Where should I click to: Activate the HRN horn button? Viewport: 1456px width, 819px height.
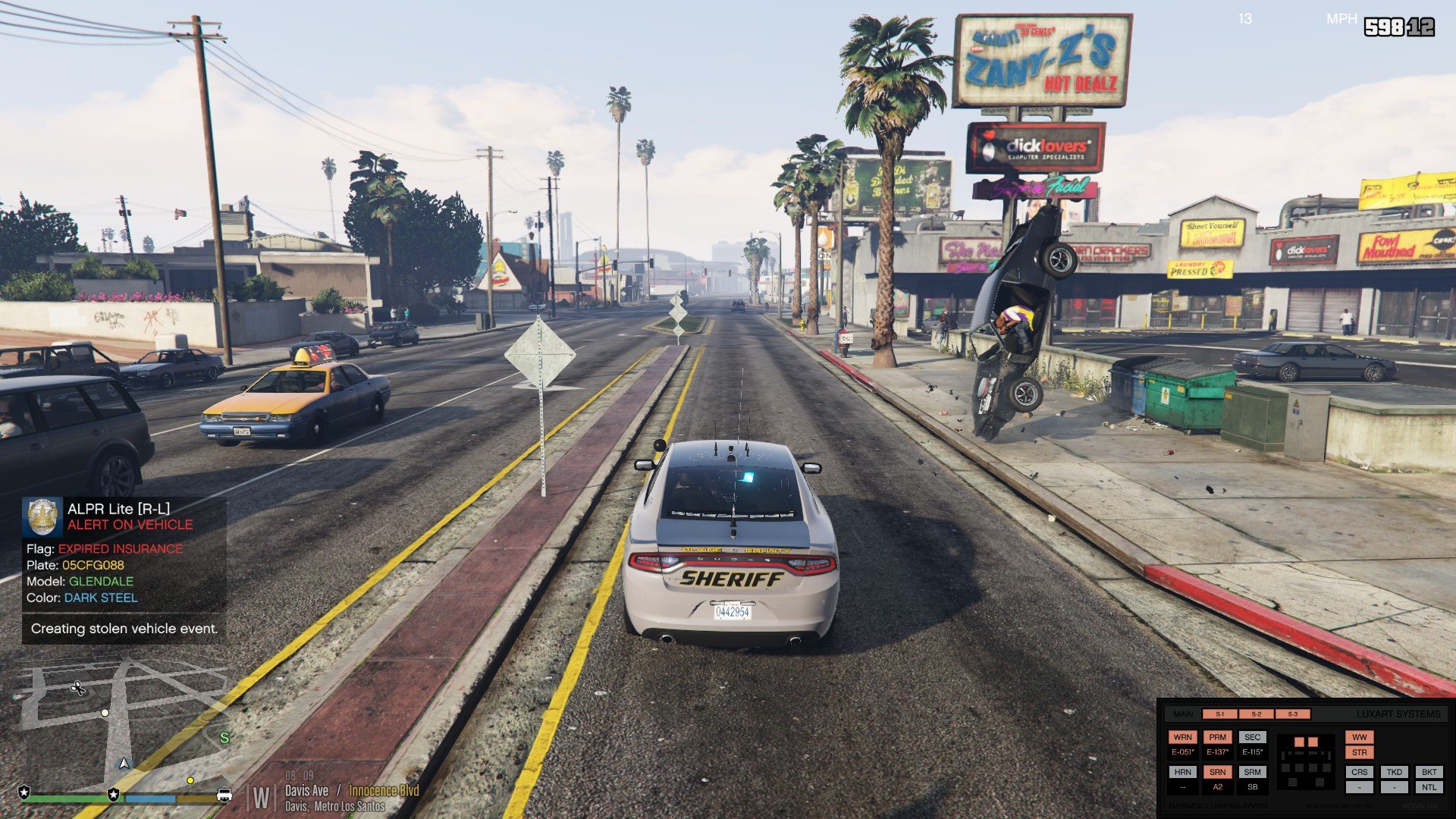(1182, 772)
